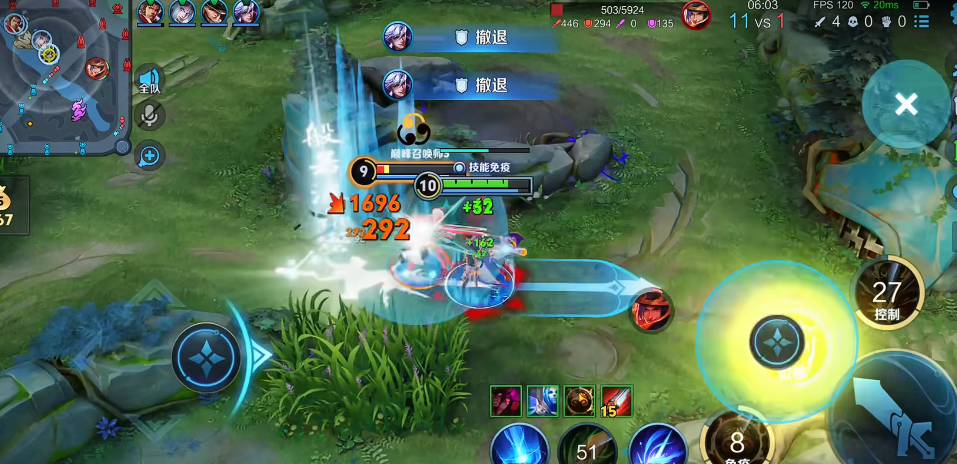Tap the lower 撤退 retreat message

click(470, 85)
